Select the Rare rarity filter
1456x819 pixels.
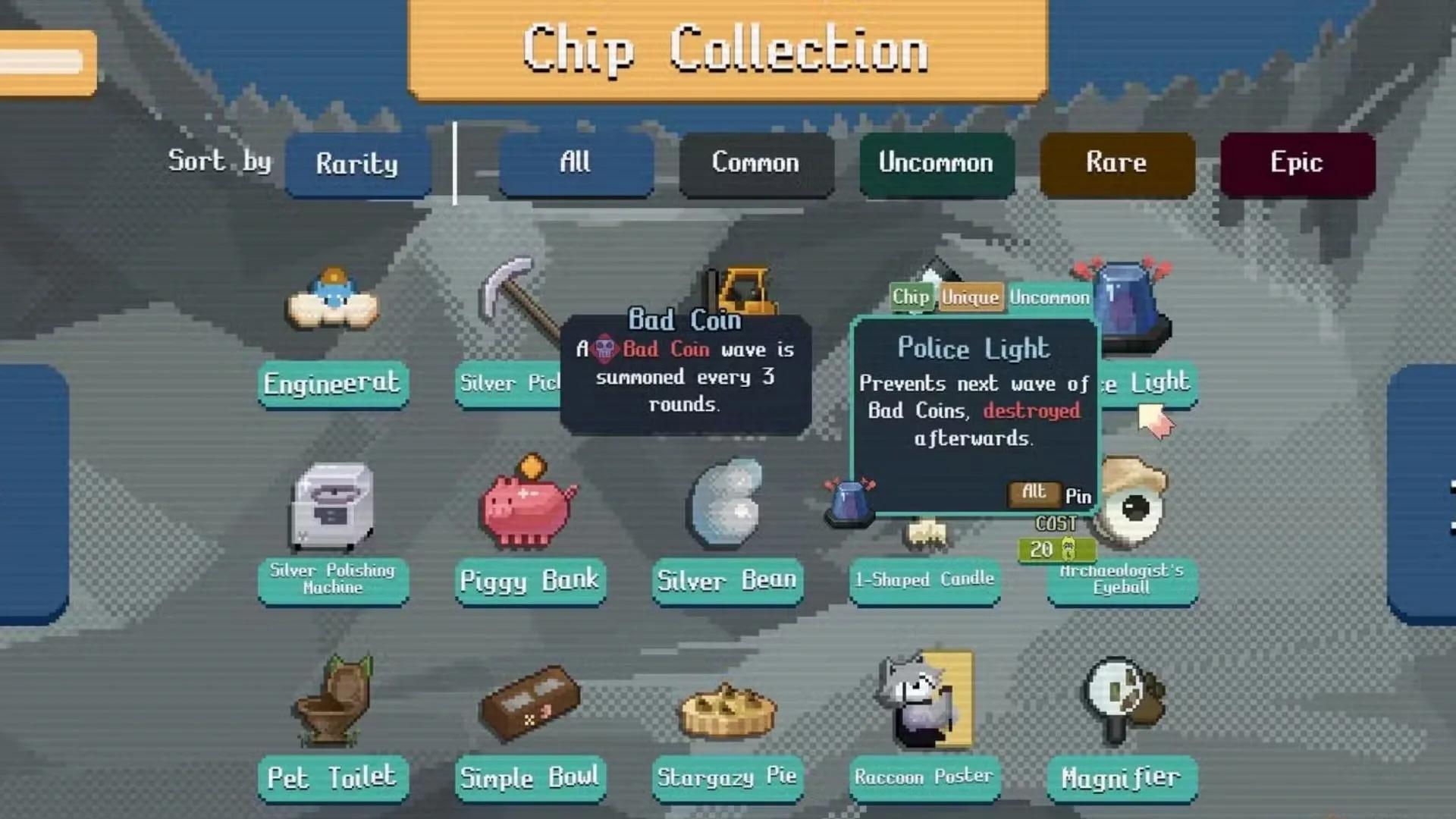click(1117, 164)
